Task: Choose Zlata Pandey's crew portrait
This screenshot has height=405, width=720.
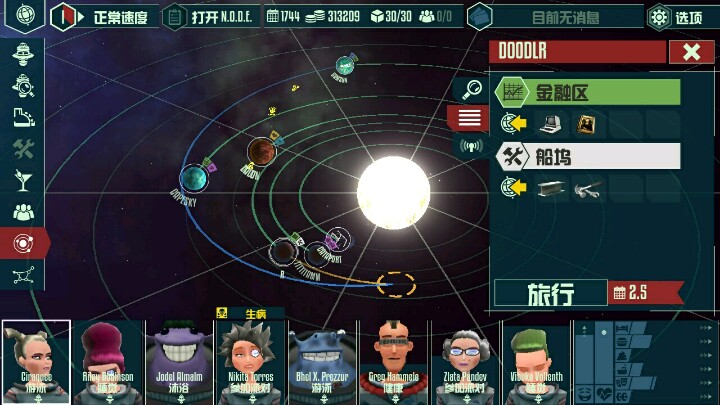Action: coord(464,360)
